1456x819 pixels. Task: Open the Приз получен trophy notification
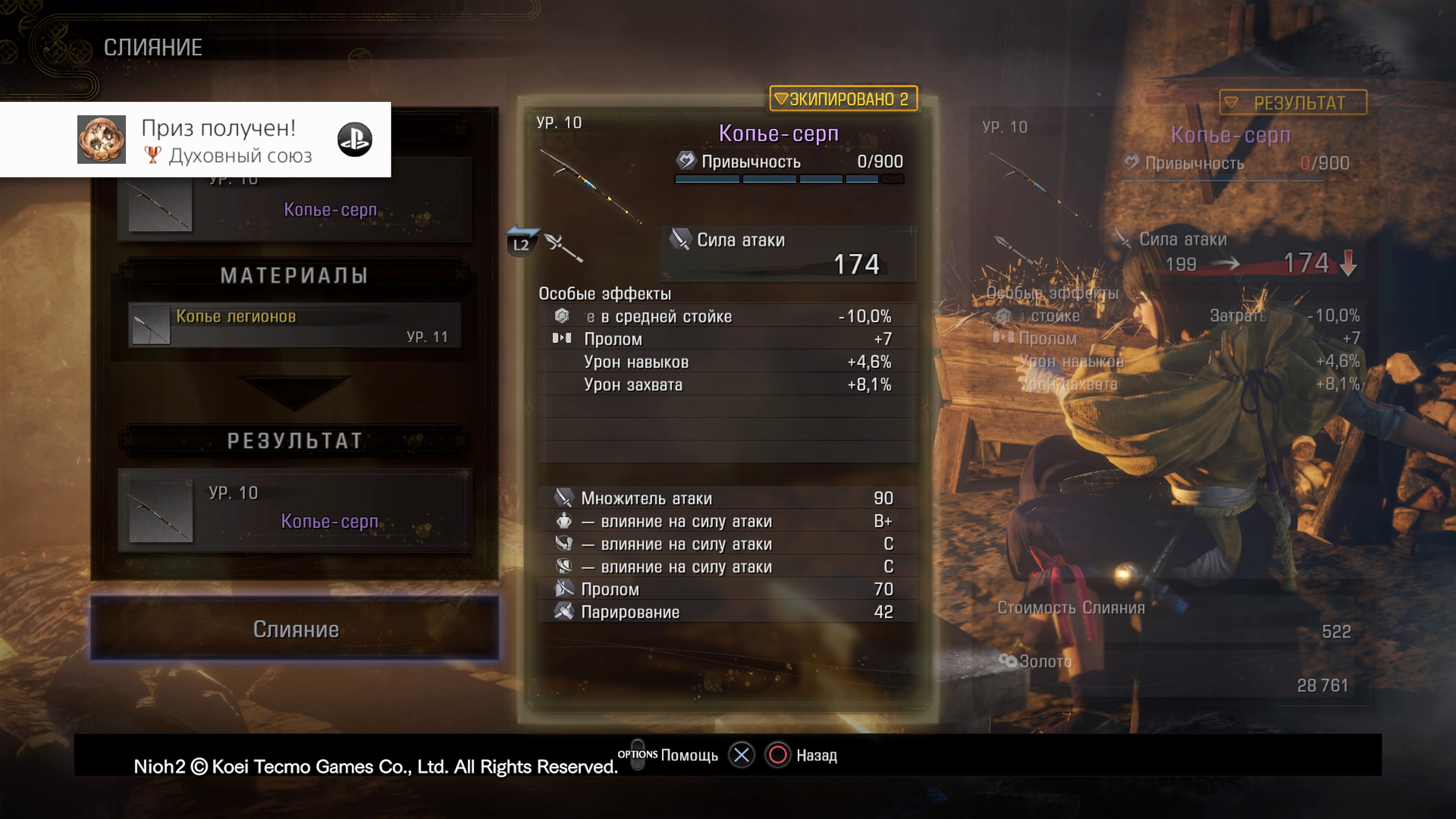coord(195,140)
